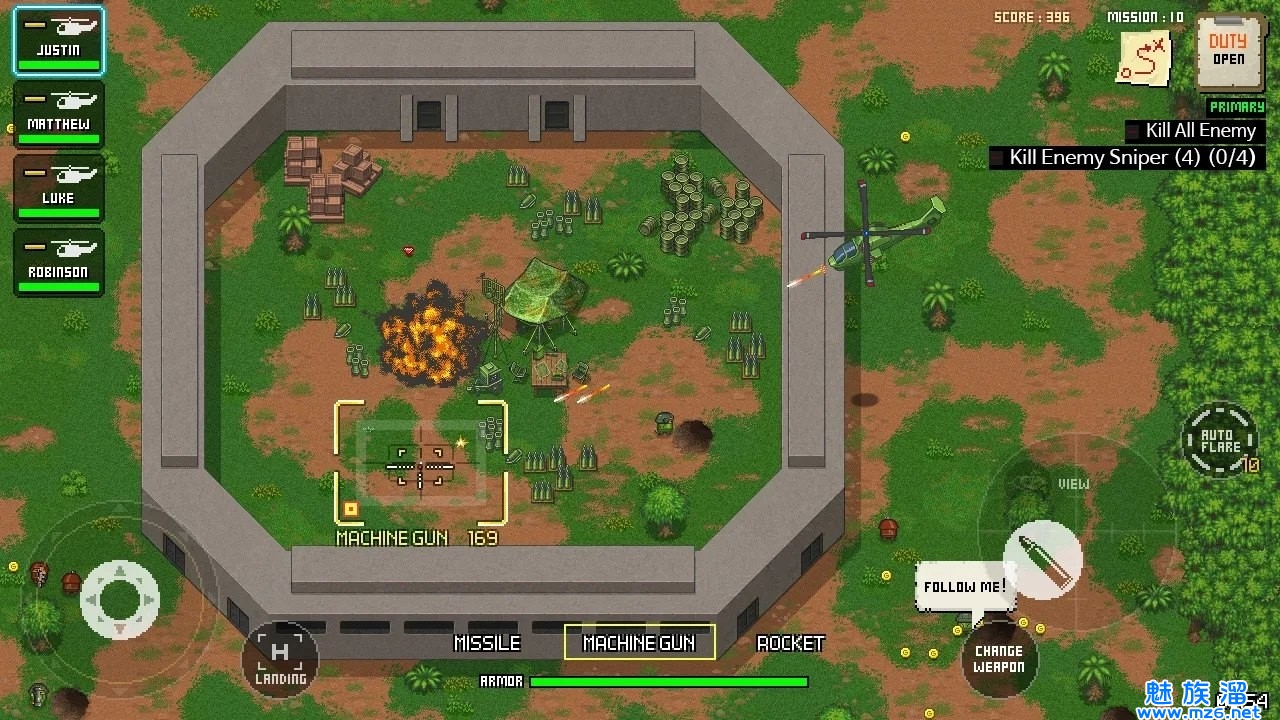Select Justin's helicopter squad card
The width and height of the screenshot is (1280, 720).
(58, 41)
